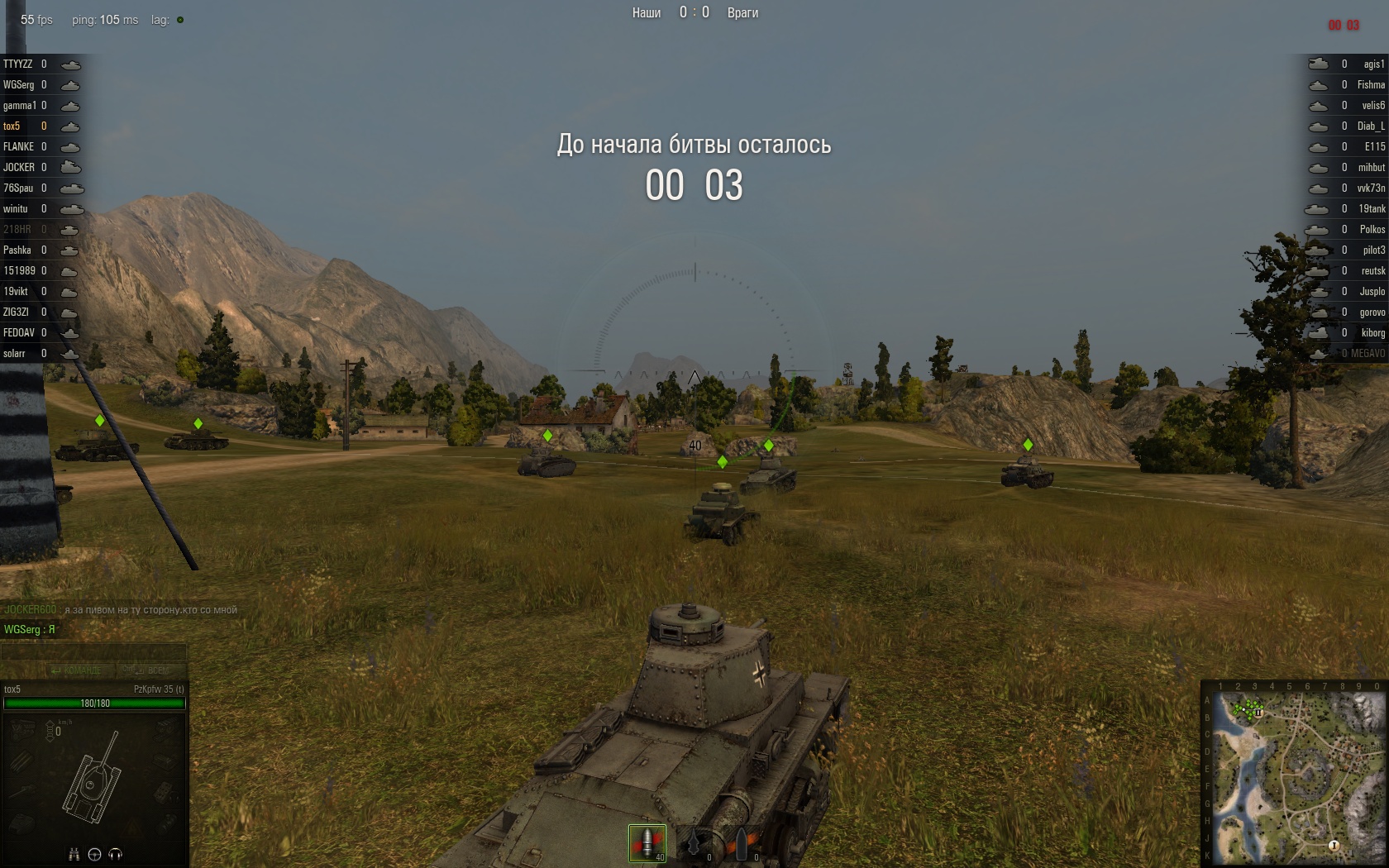Image resolution: width=1389 pixels, height=868 pixels.
Task: Click the chat message input field
Action: 93,651
